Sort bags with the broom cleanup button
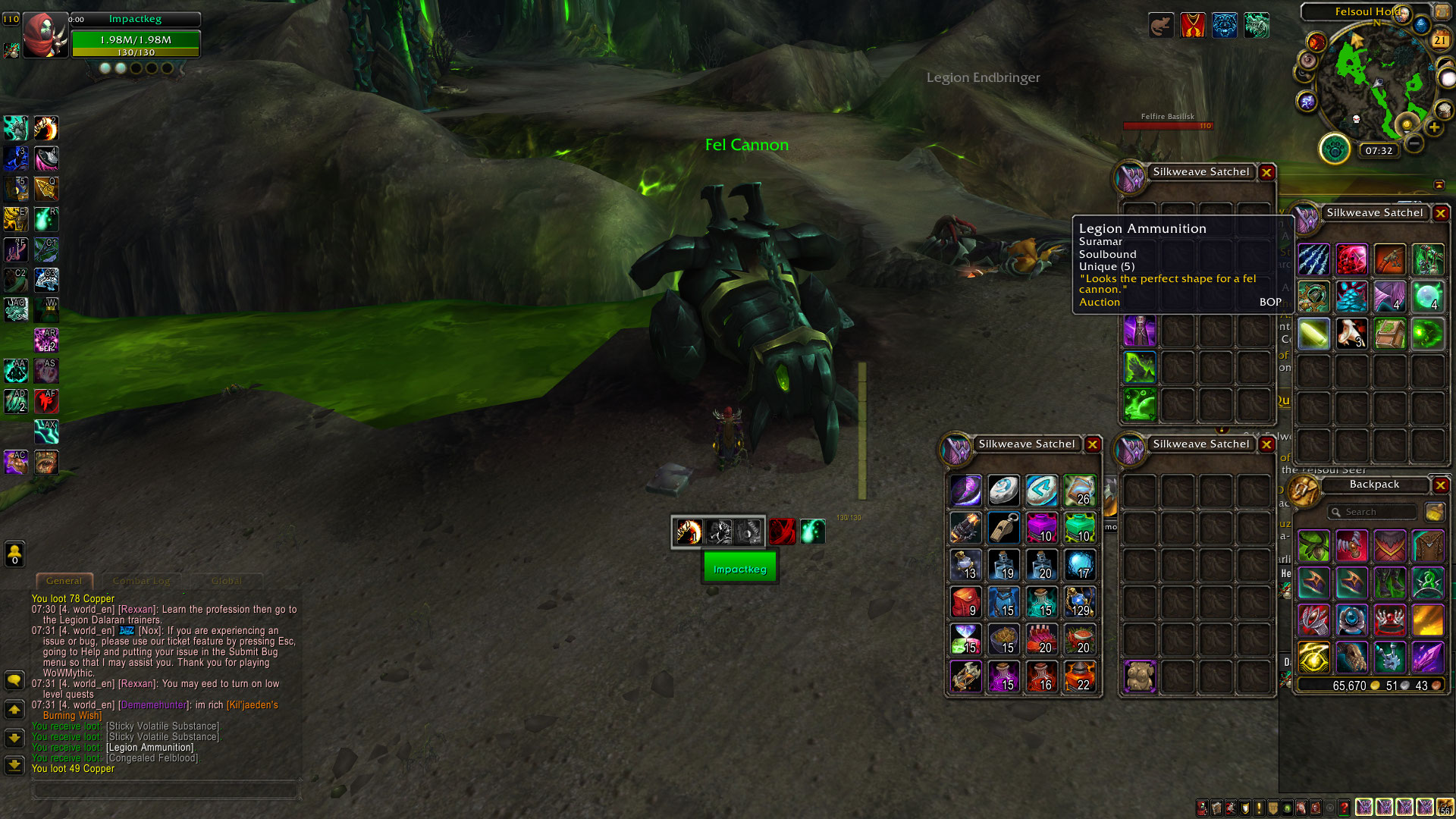The height and width of the screenshot is (819, 1456). pyautogui.click(x=1434, y=513)
